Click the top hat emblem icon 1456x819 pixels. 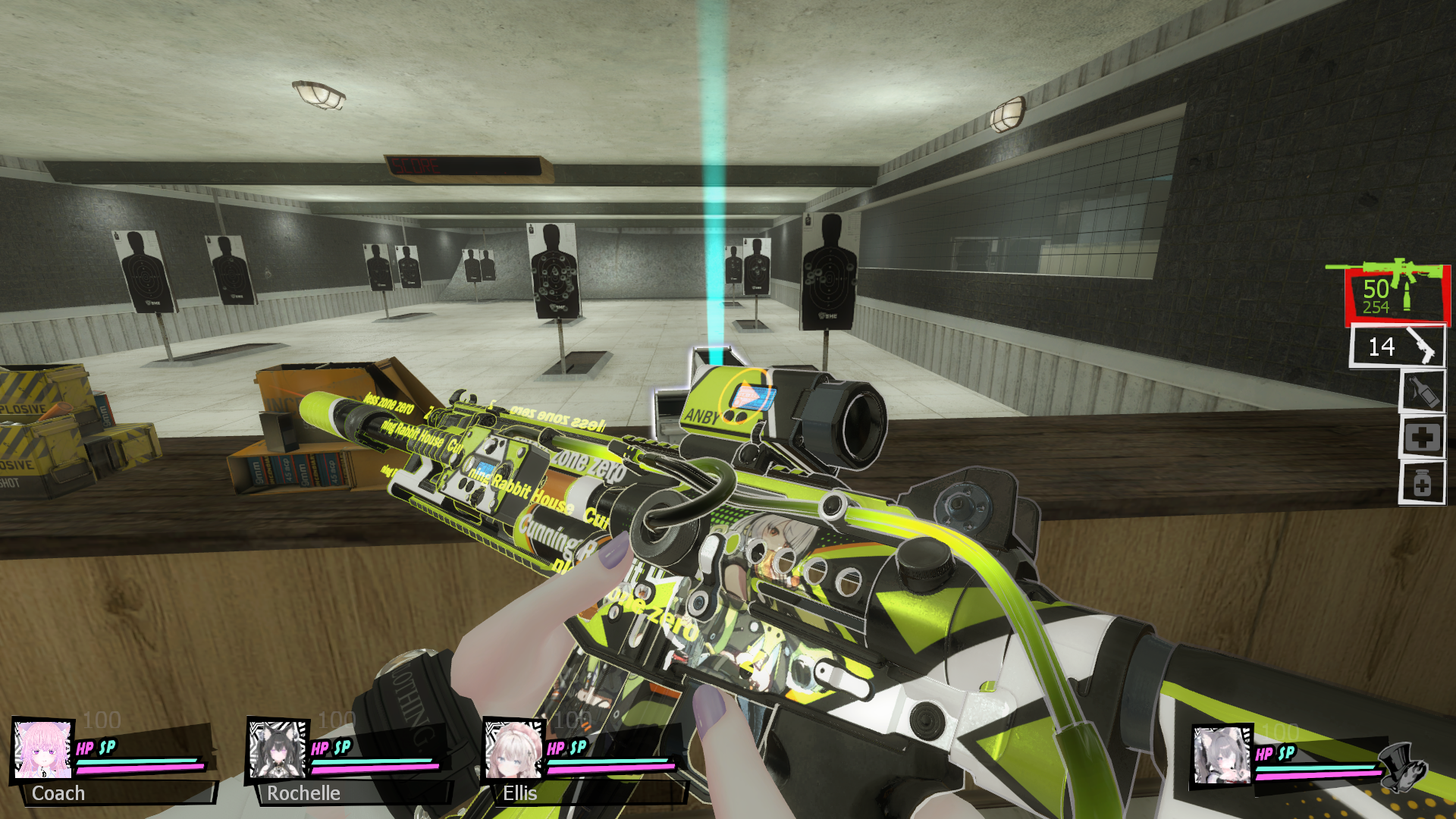click(1401, 767)
